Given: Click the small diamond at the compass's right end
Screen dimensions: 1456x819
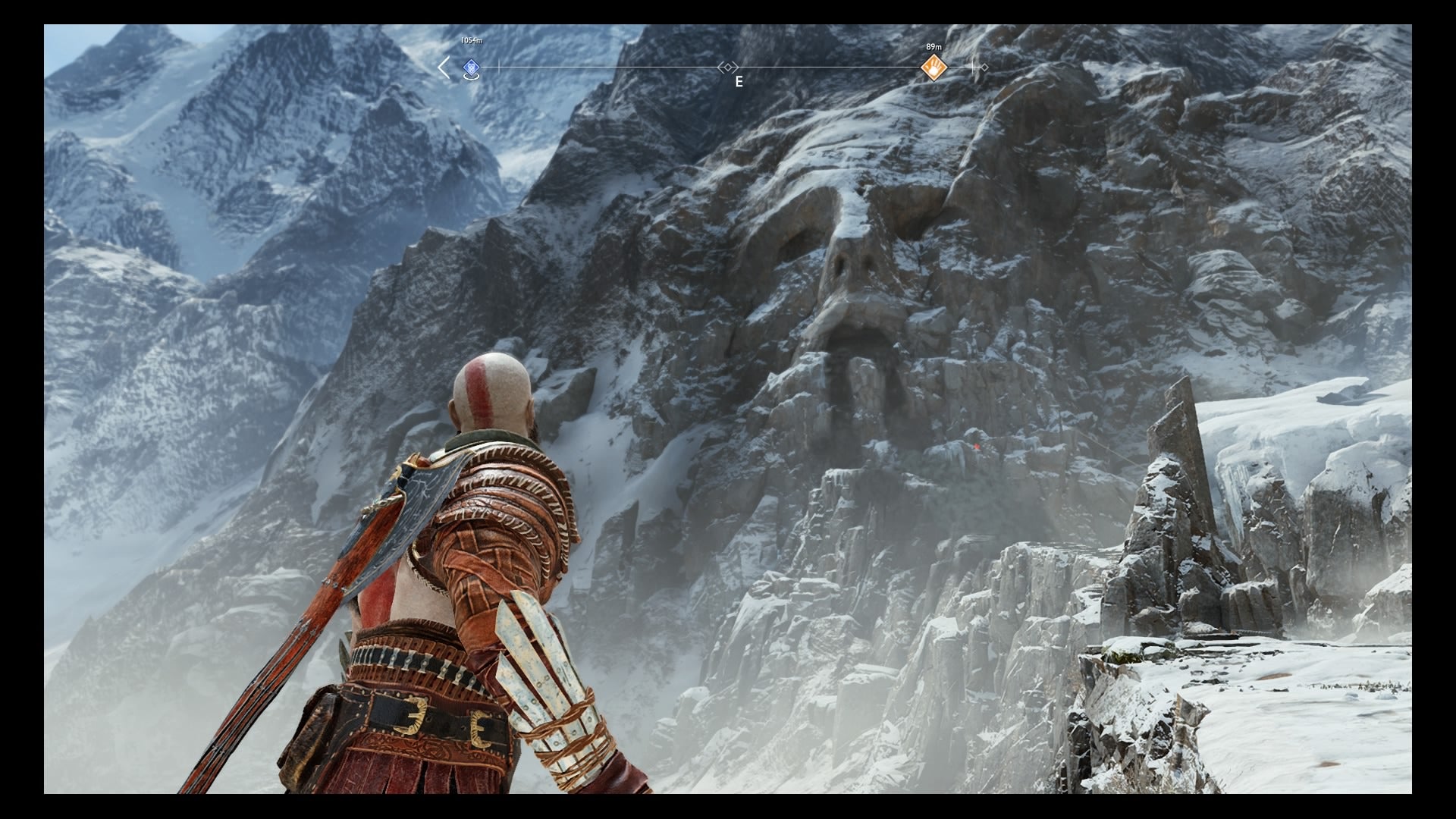Looking at the screenshot, I should [x=984, y=67].
